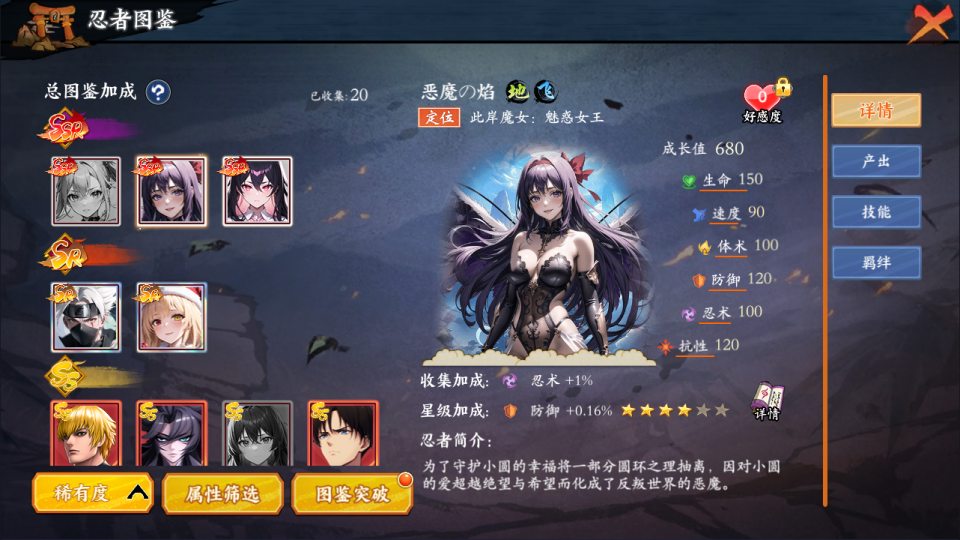Viewport: 960px width, 540px height.
Task: Open the 属性筛选 attribute filter
Action: [223, 493]
